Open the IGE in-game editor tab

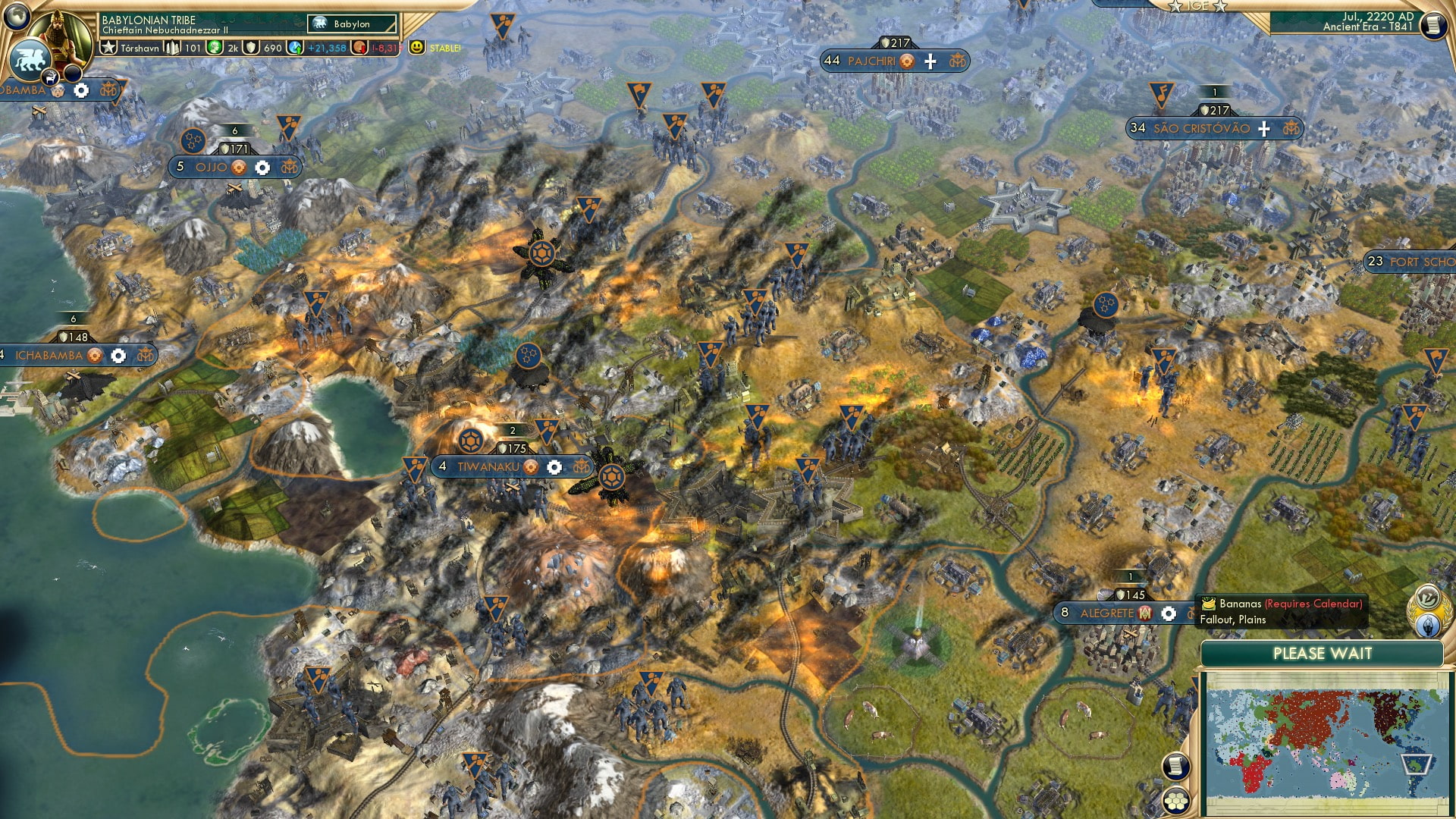tap(1197, 6)
